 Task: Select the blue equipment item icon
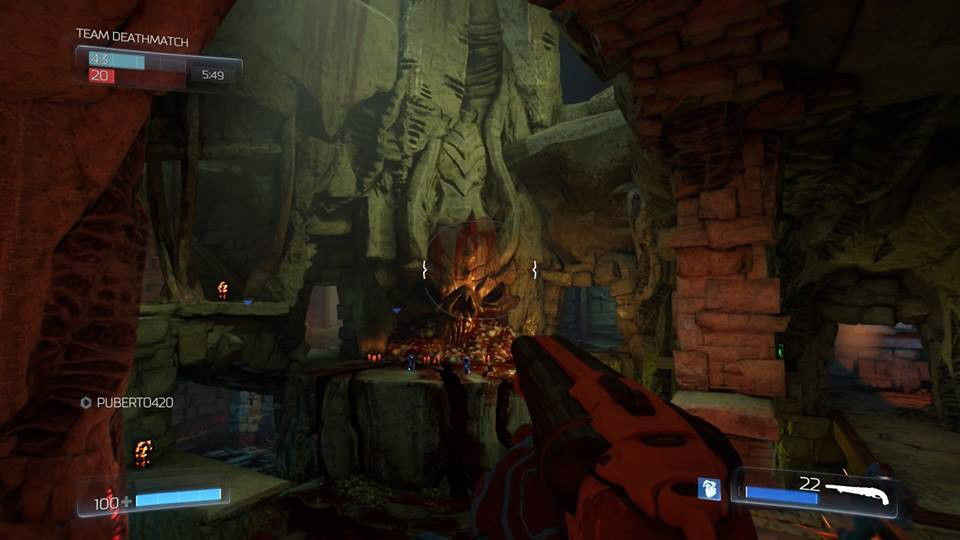[709, 489]
